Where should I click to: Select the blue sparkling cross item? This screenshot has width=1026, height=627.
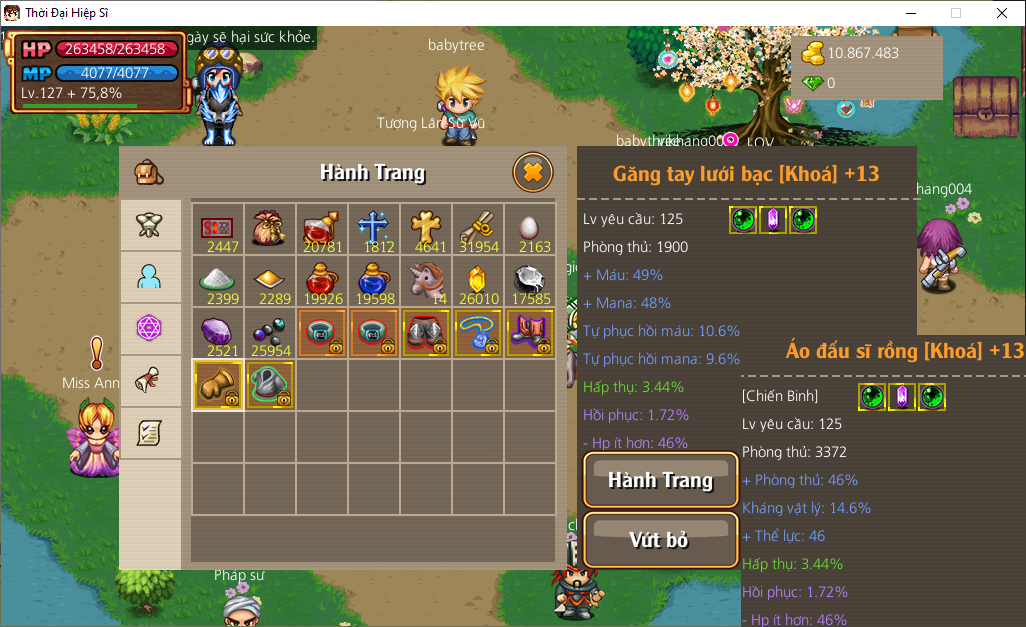(x=373, y=229)
